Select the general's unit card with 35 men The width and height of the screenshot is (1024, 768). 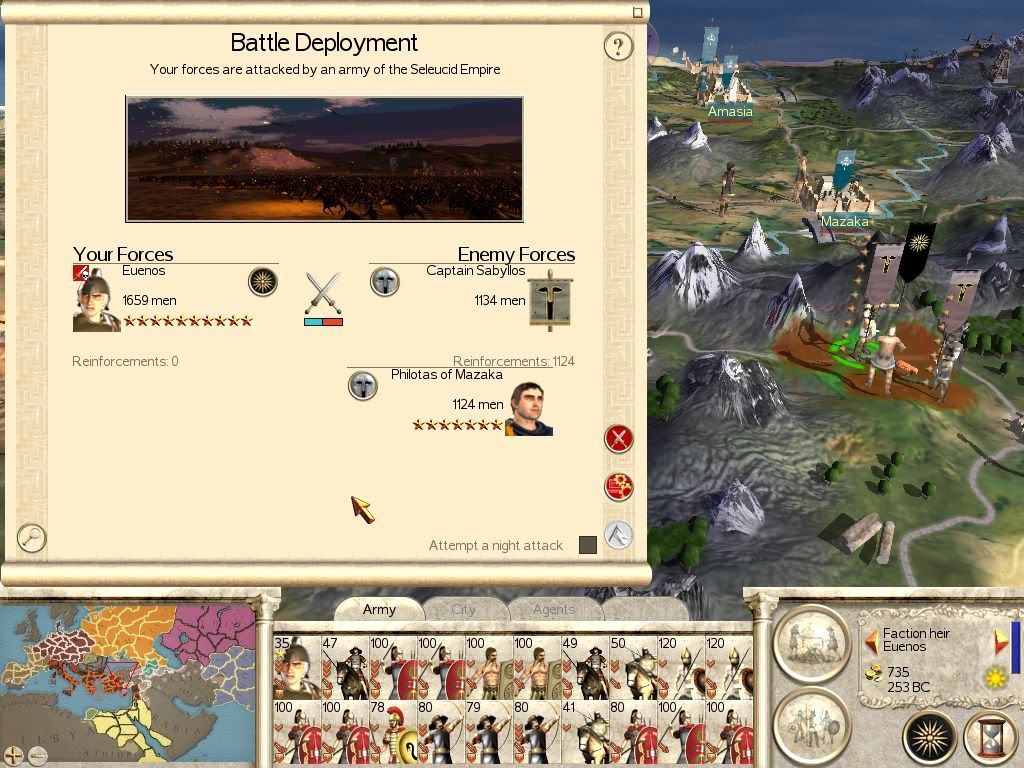point(296,667)
